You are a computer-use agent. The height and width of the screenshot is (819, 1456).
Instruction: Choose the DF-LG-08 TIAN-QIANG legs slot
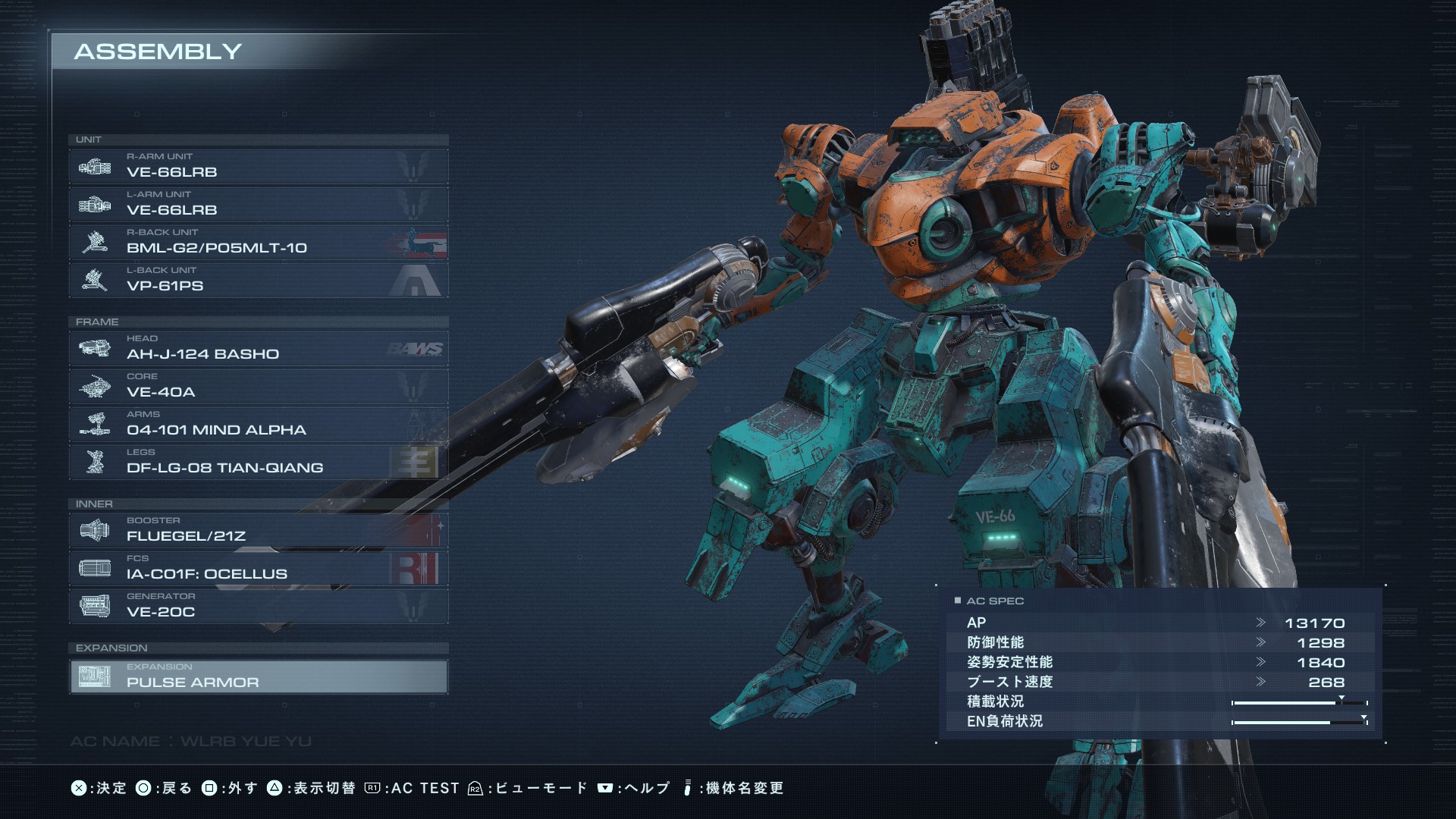[258, 462]
